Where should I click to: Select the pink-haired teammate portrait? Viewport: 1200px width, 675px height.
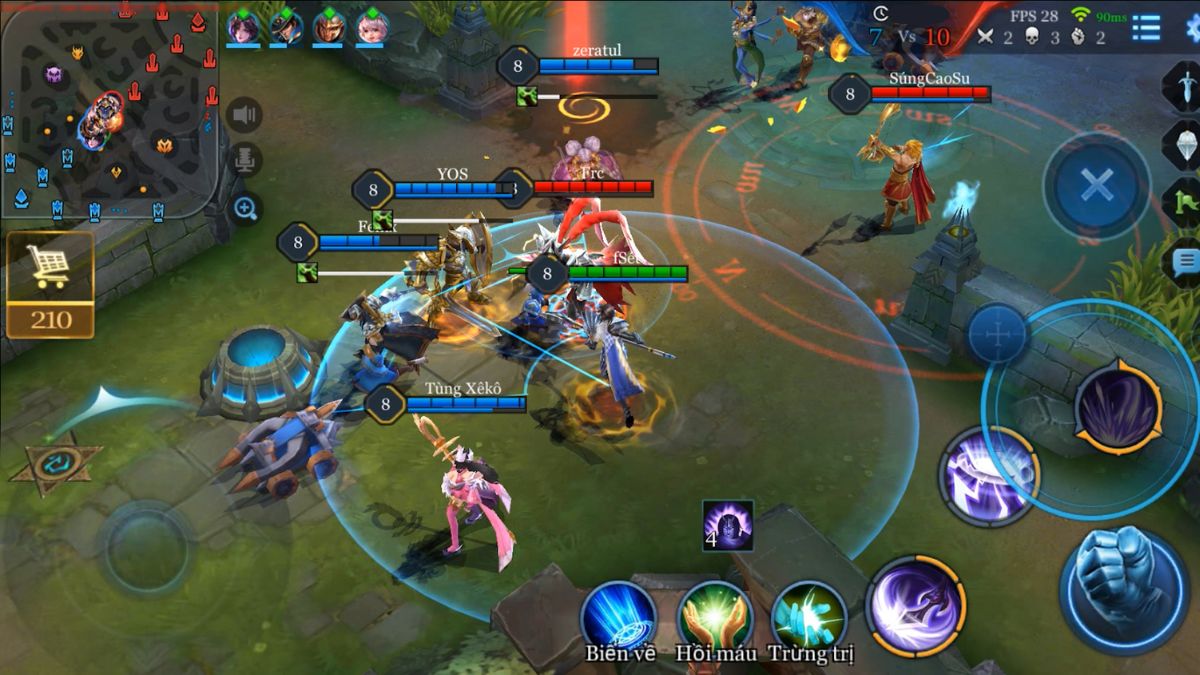click(370, 27)
